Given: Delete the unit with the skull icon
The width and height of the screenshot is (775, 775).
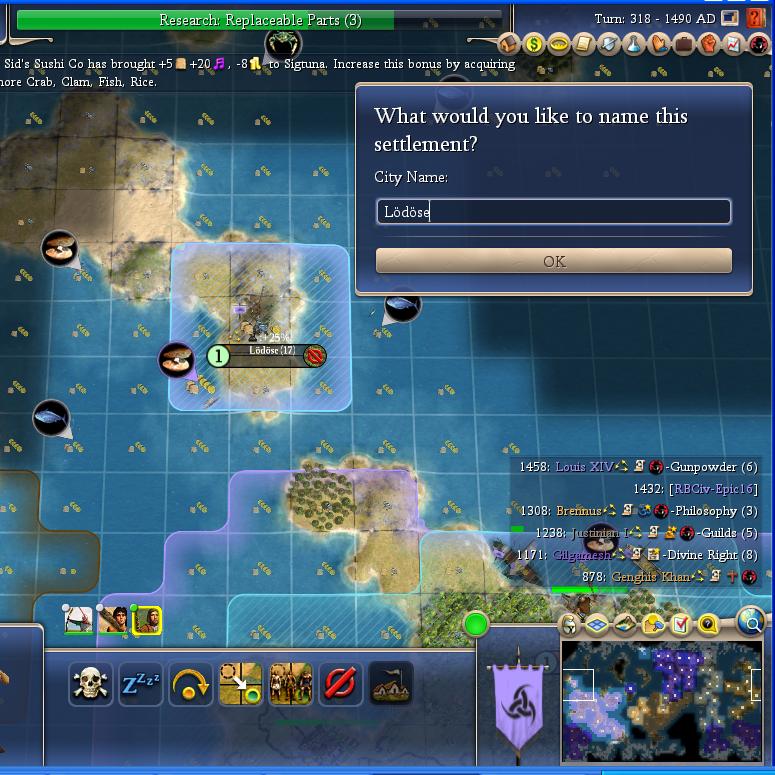Looking at the screenshot, I should [x=91, y=684].
